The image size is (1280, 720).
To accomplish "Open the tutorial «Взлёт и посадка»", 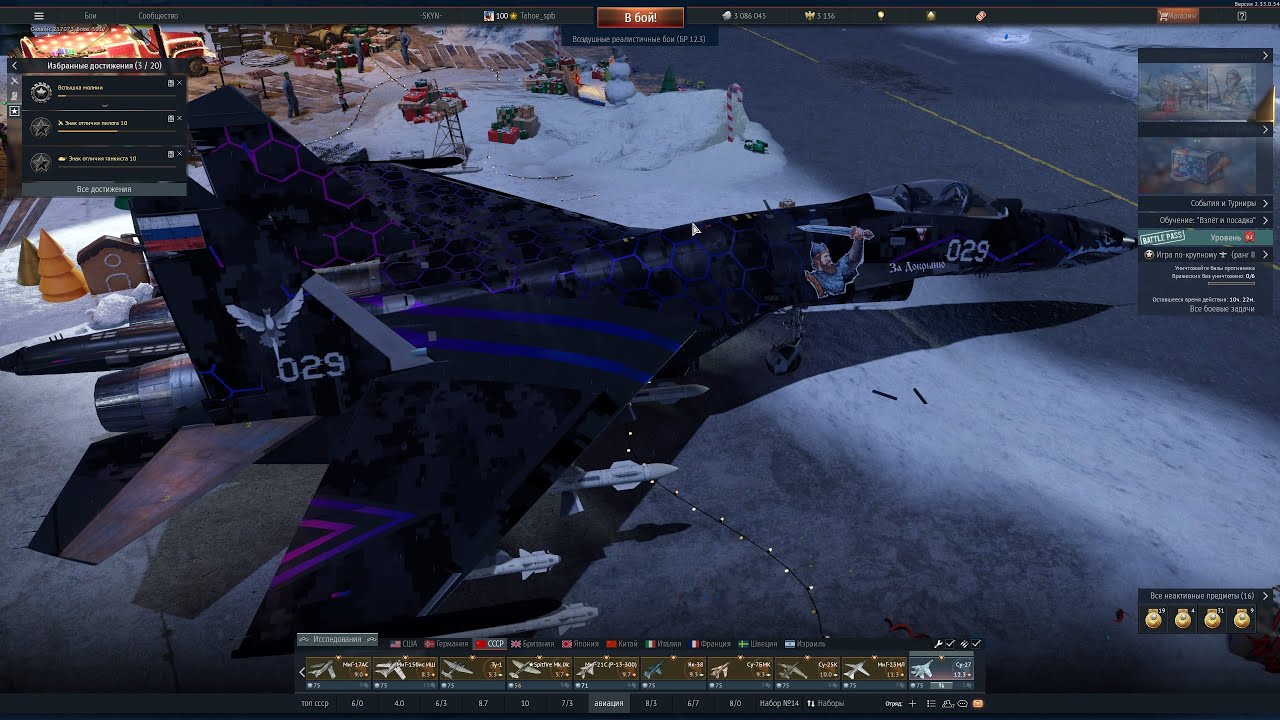I will [1207, 220].
